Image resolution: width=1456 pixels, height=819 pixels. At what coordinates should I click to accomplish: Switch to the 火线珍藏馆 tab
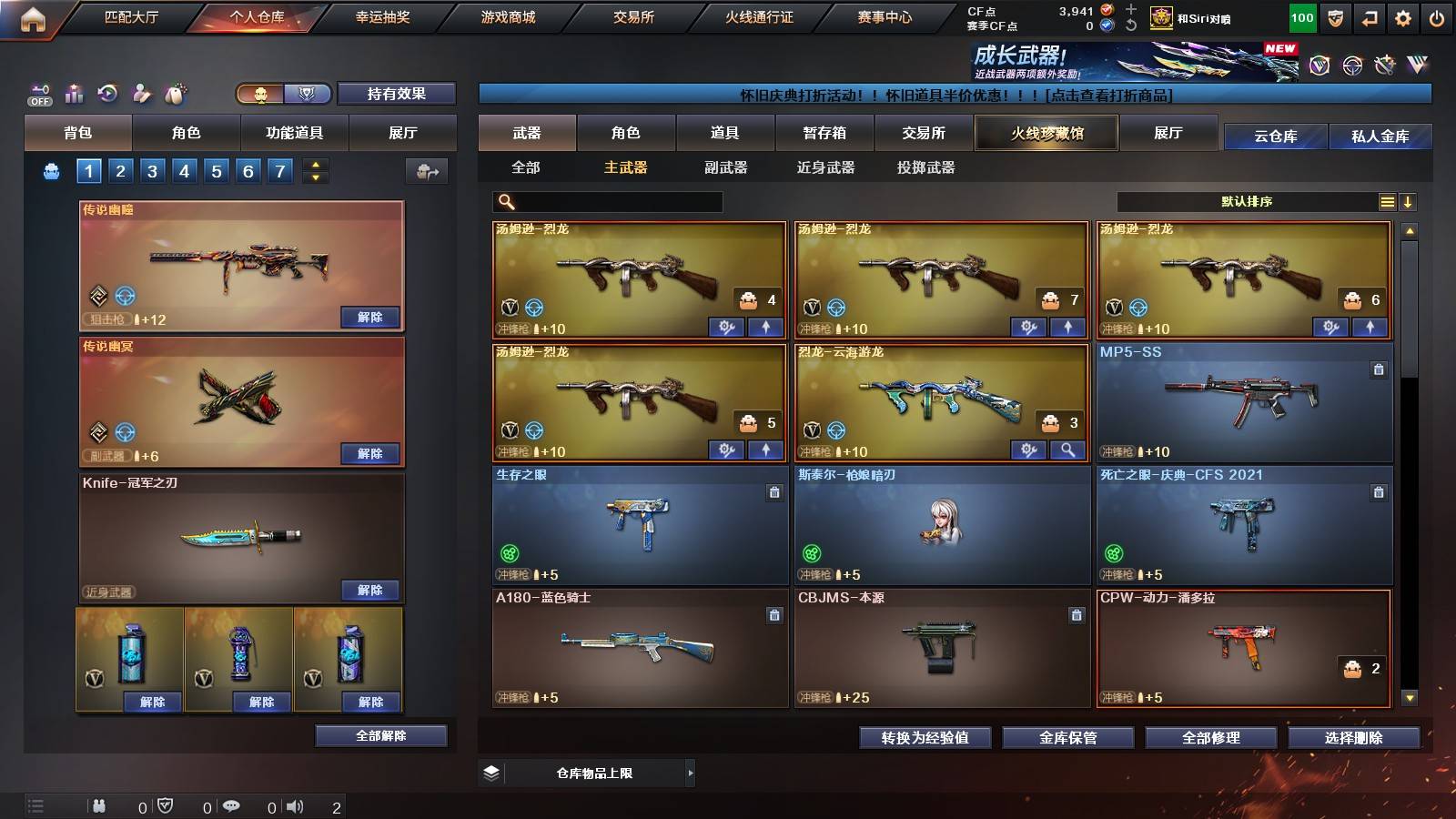pyautogui.click(x=1046, y=133)
